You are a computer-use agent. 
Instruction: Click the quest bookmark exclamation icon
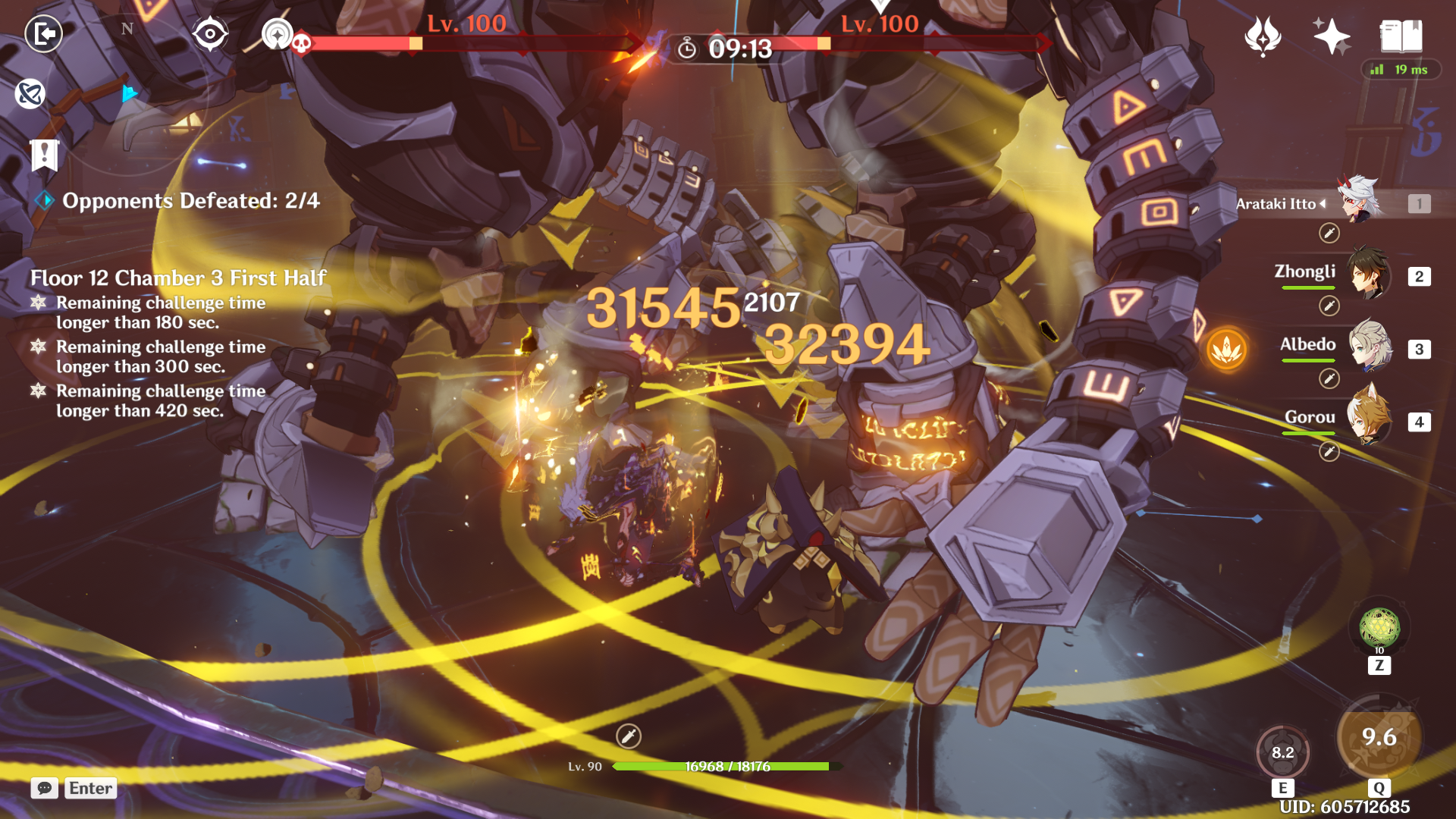(45, 155)
